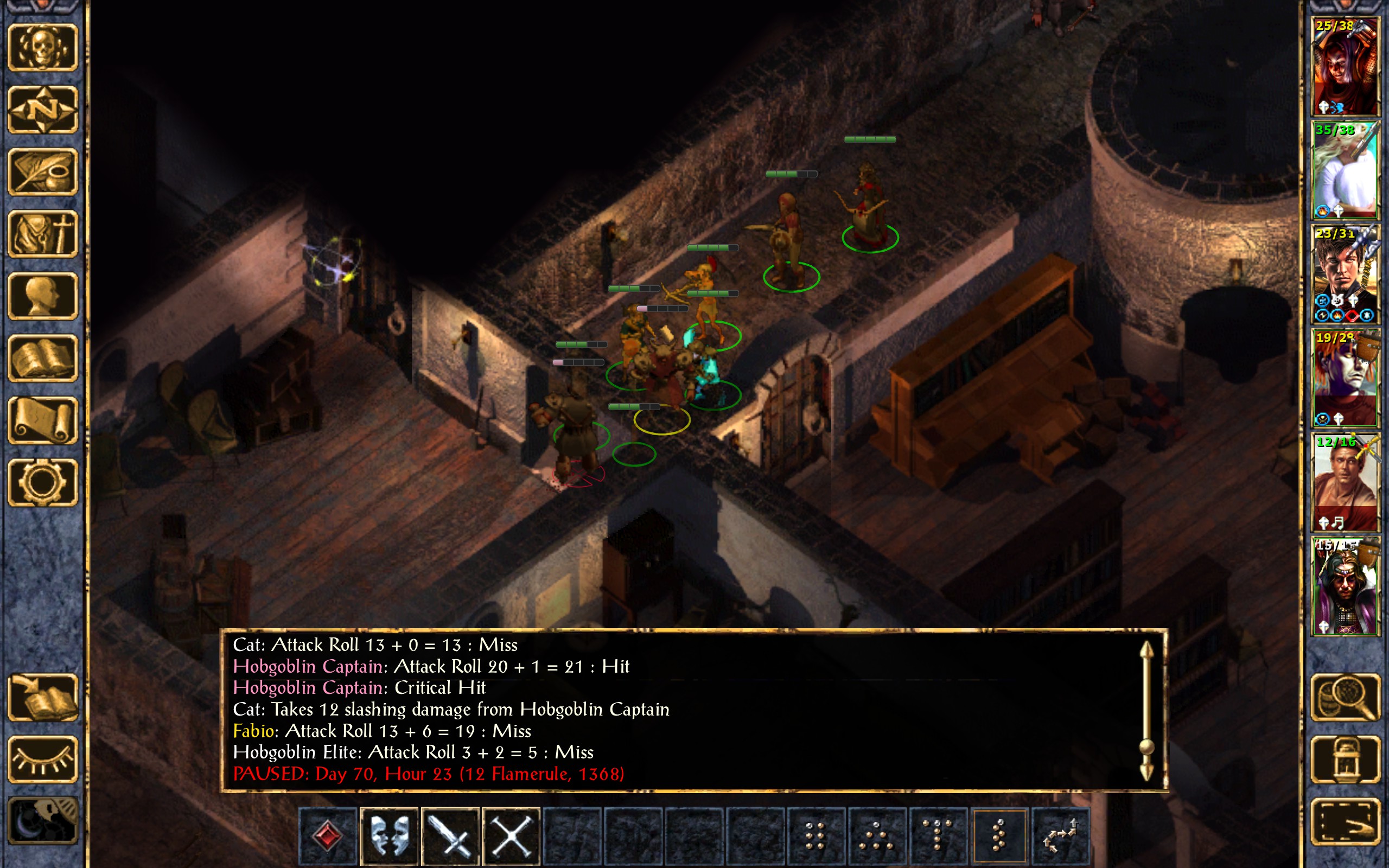
Task: Open the journal quill-and-inkwell icon
Action: (42, 171)
